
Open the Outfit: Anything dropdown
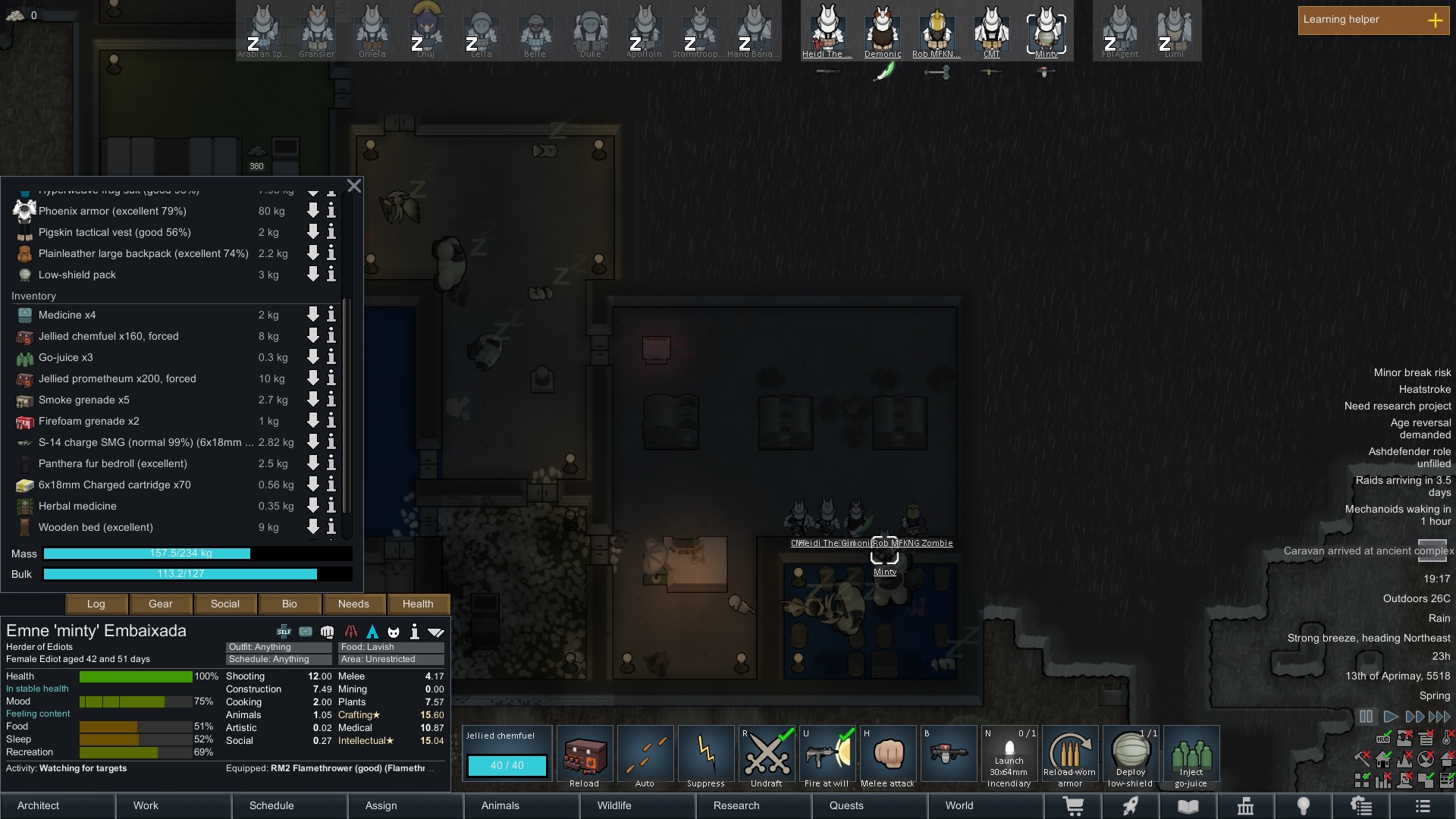pyautogui.click(x=278, y=647)
